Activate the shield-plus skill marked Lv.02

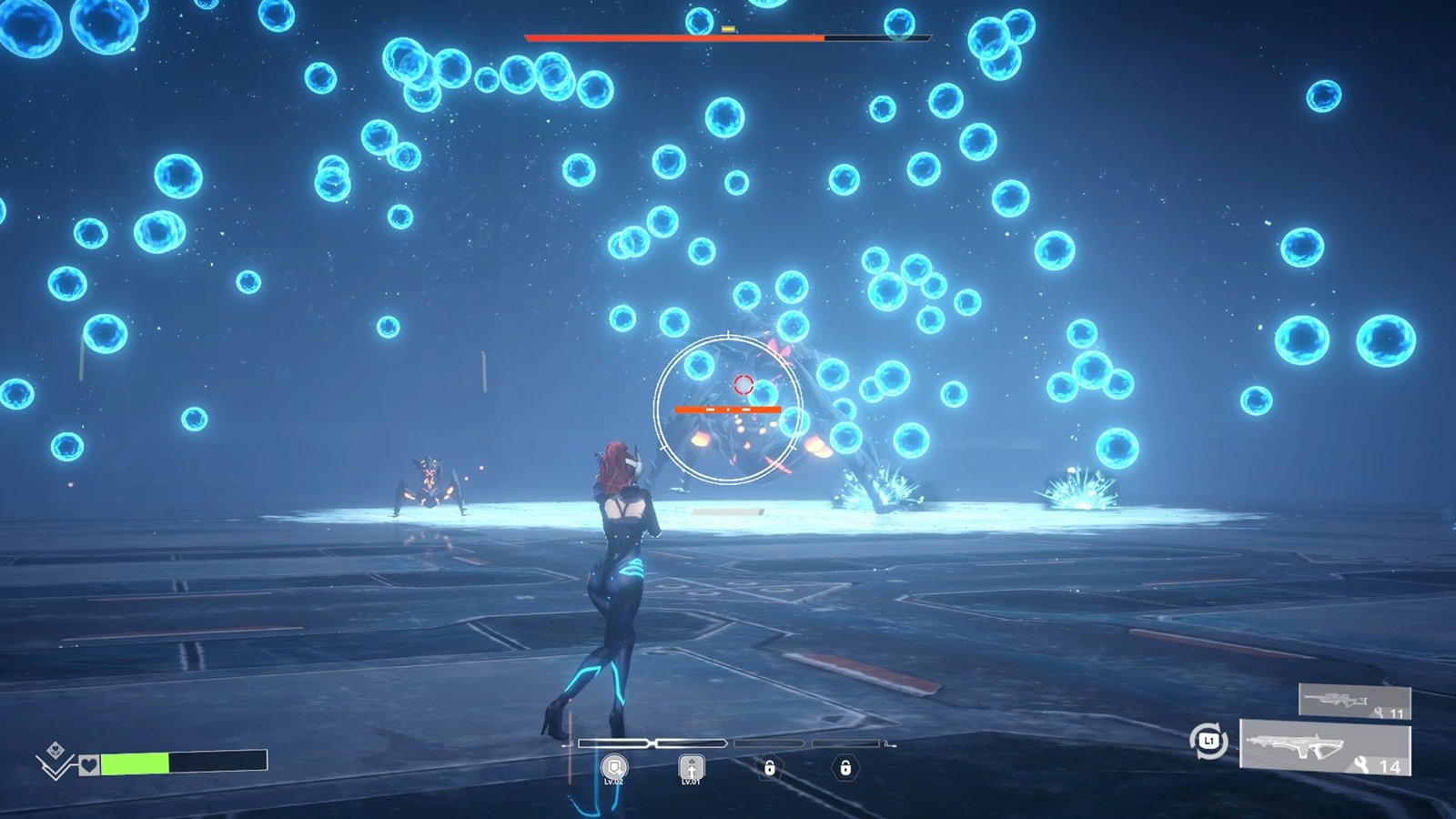point(614,767)
